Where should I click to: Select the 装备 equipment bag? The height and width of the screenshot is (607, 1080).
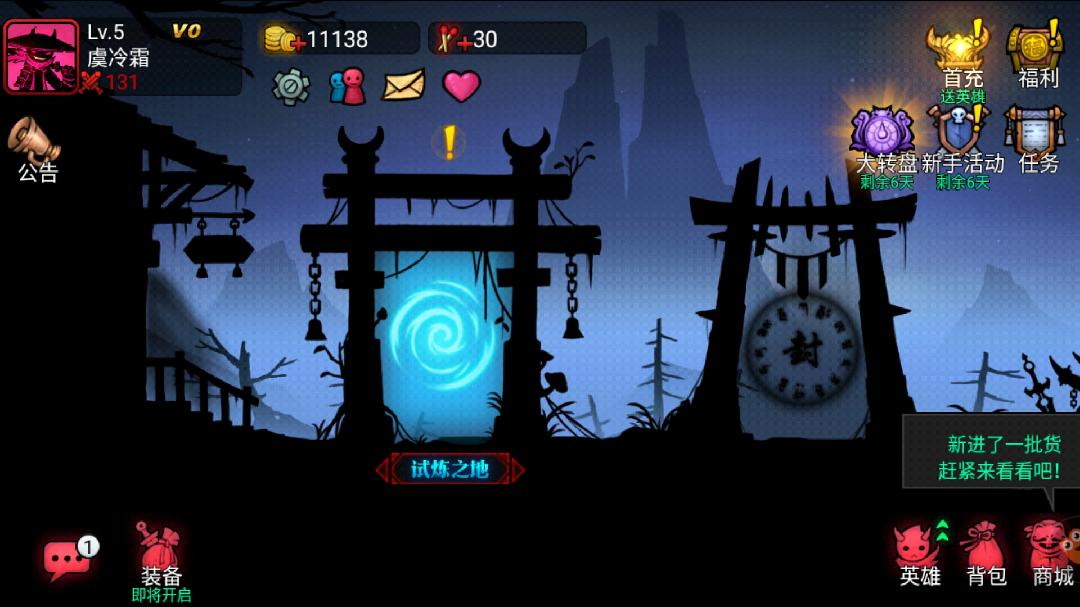(x=160, y=558)
